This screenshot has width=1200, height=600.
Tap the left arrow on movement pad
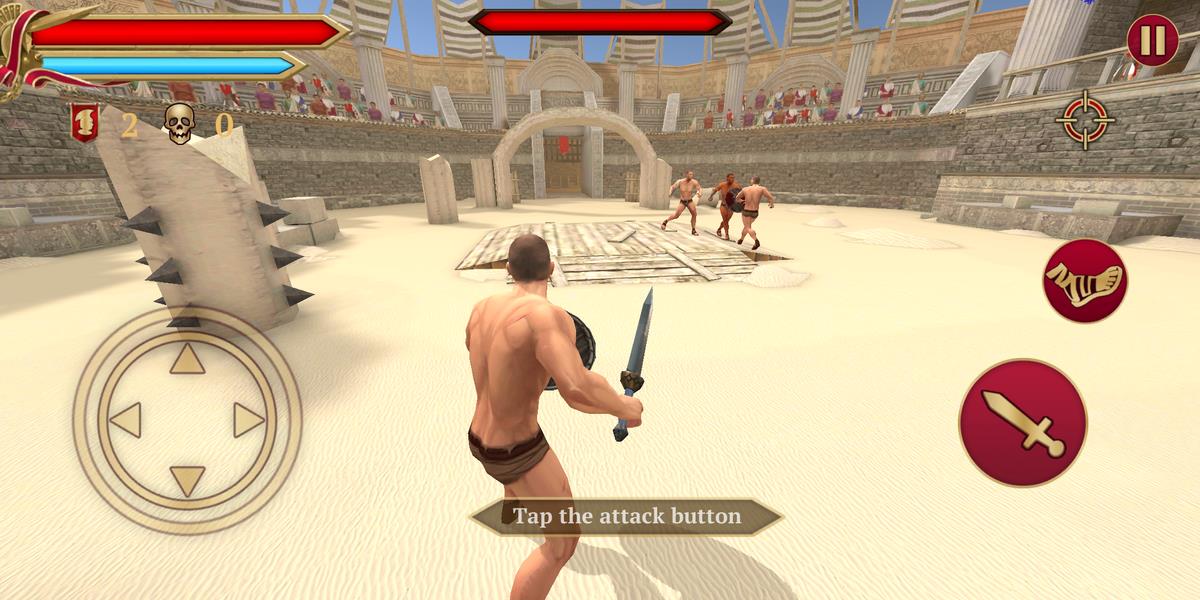pos(126,420)
